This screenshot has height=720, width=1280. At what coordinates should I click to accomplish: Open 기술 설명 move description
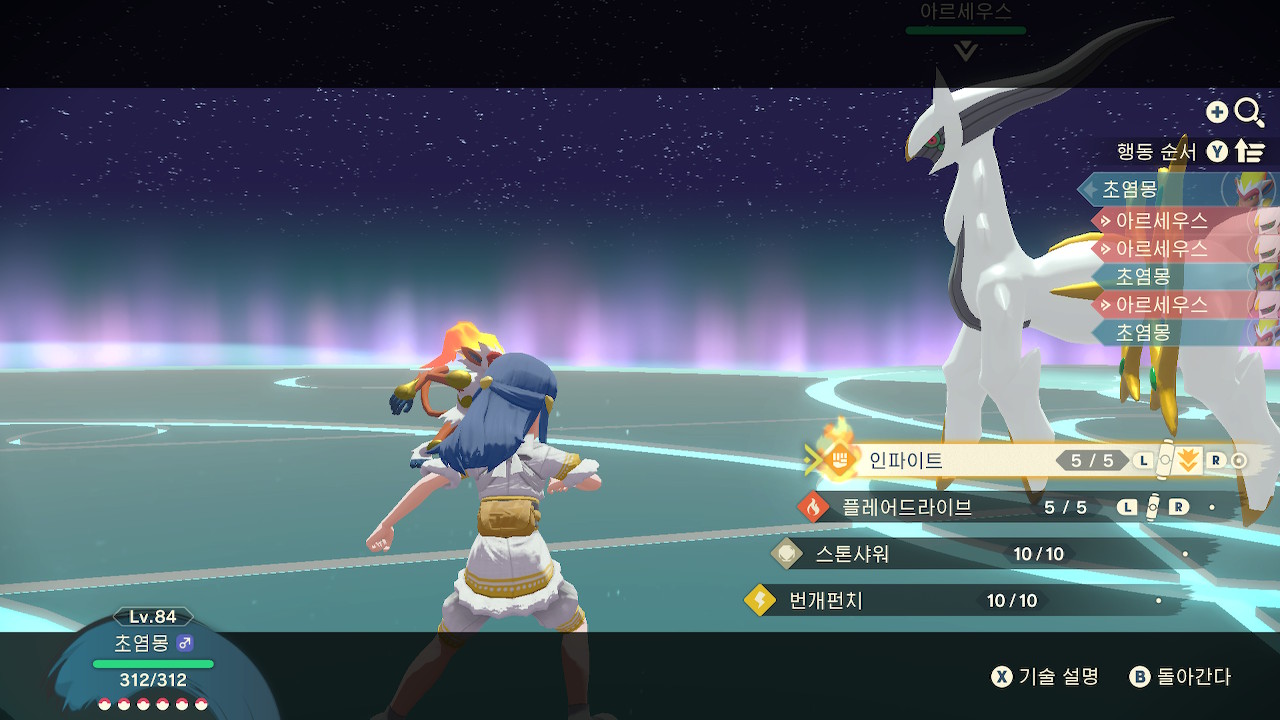pos(1045,677)
